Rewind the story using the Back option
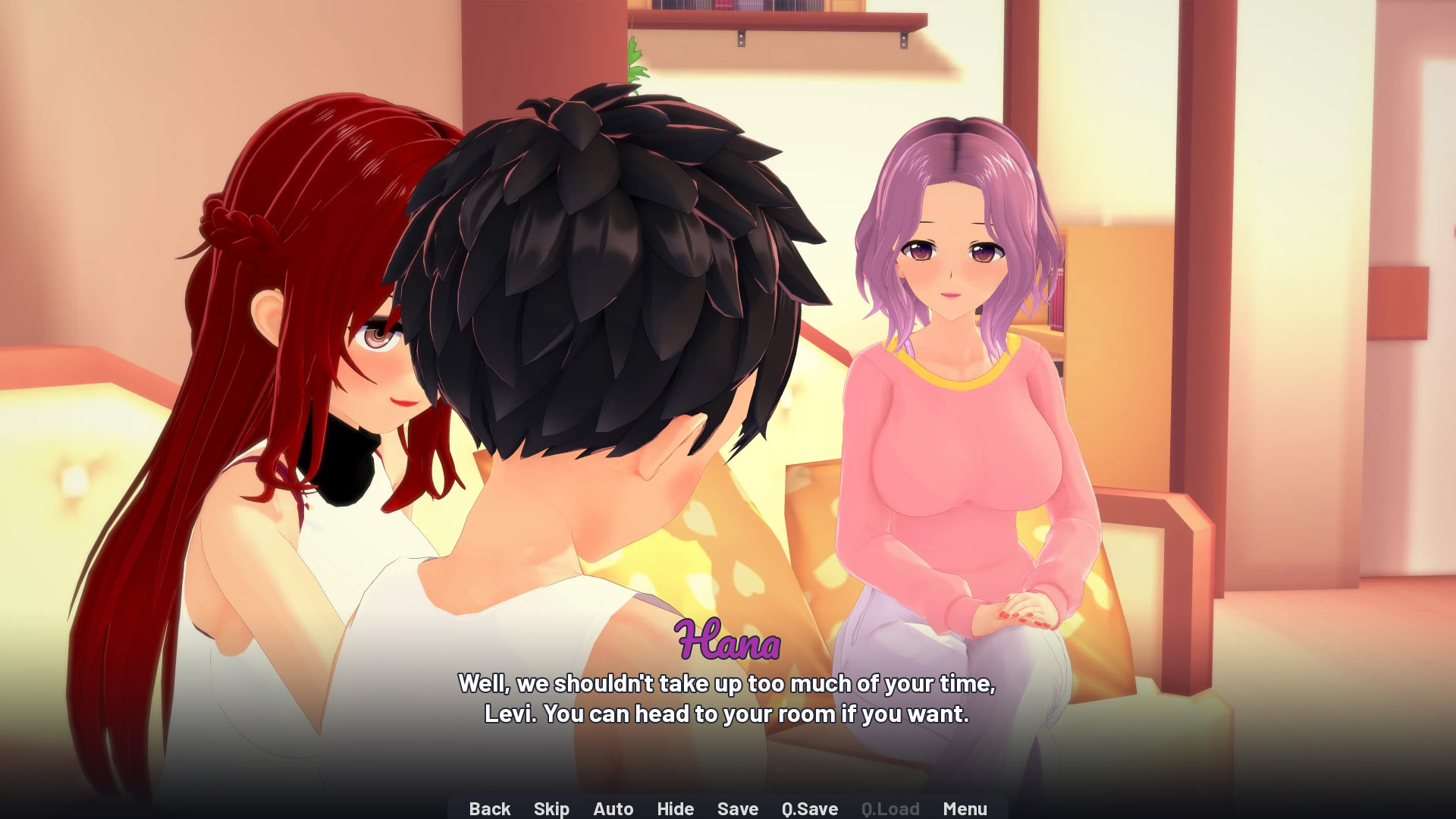The width and height of the screenshot is (1456, 819). [490, 808]
